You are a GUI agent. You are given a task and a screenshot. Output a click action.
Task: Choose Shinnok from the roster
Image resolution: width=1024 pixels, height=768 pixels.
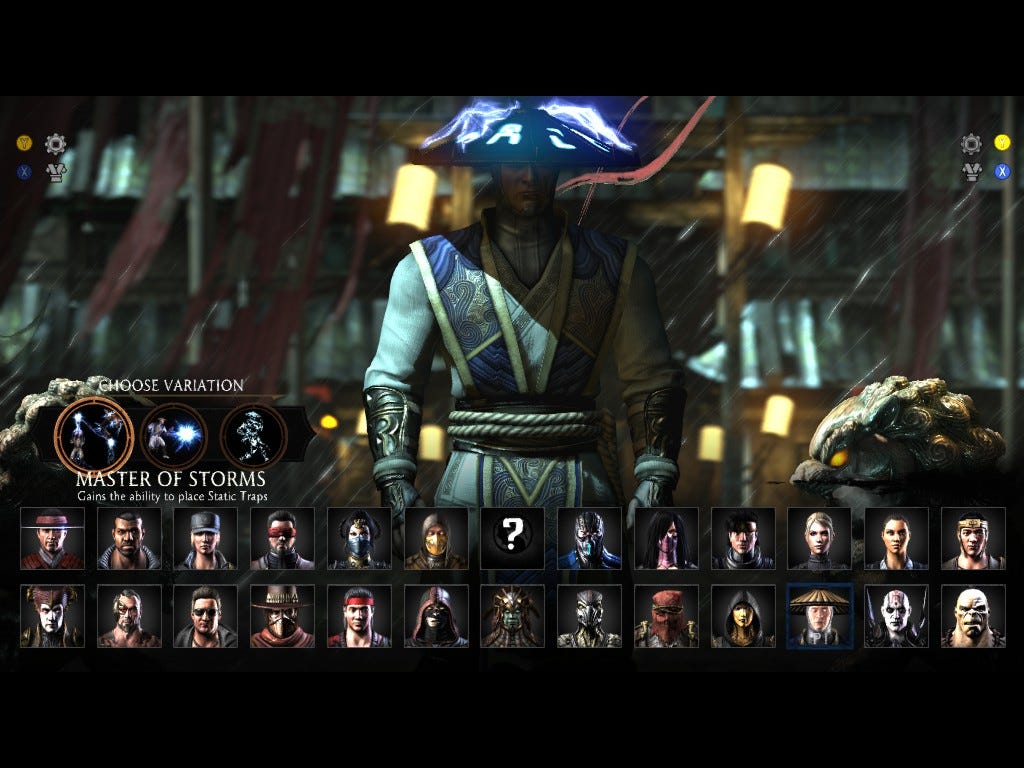click(x=53, y=616)
